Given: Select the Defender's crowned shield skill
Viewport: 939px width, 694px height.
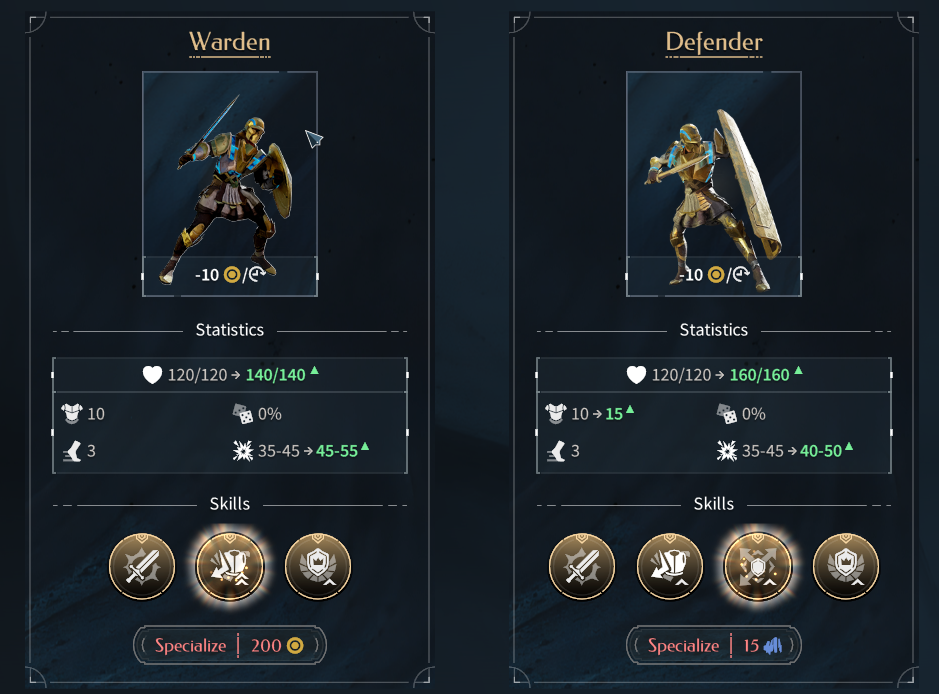Looking at the screenshot, I should (846, 567).
